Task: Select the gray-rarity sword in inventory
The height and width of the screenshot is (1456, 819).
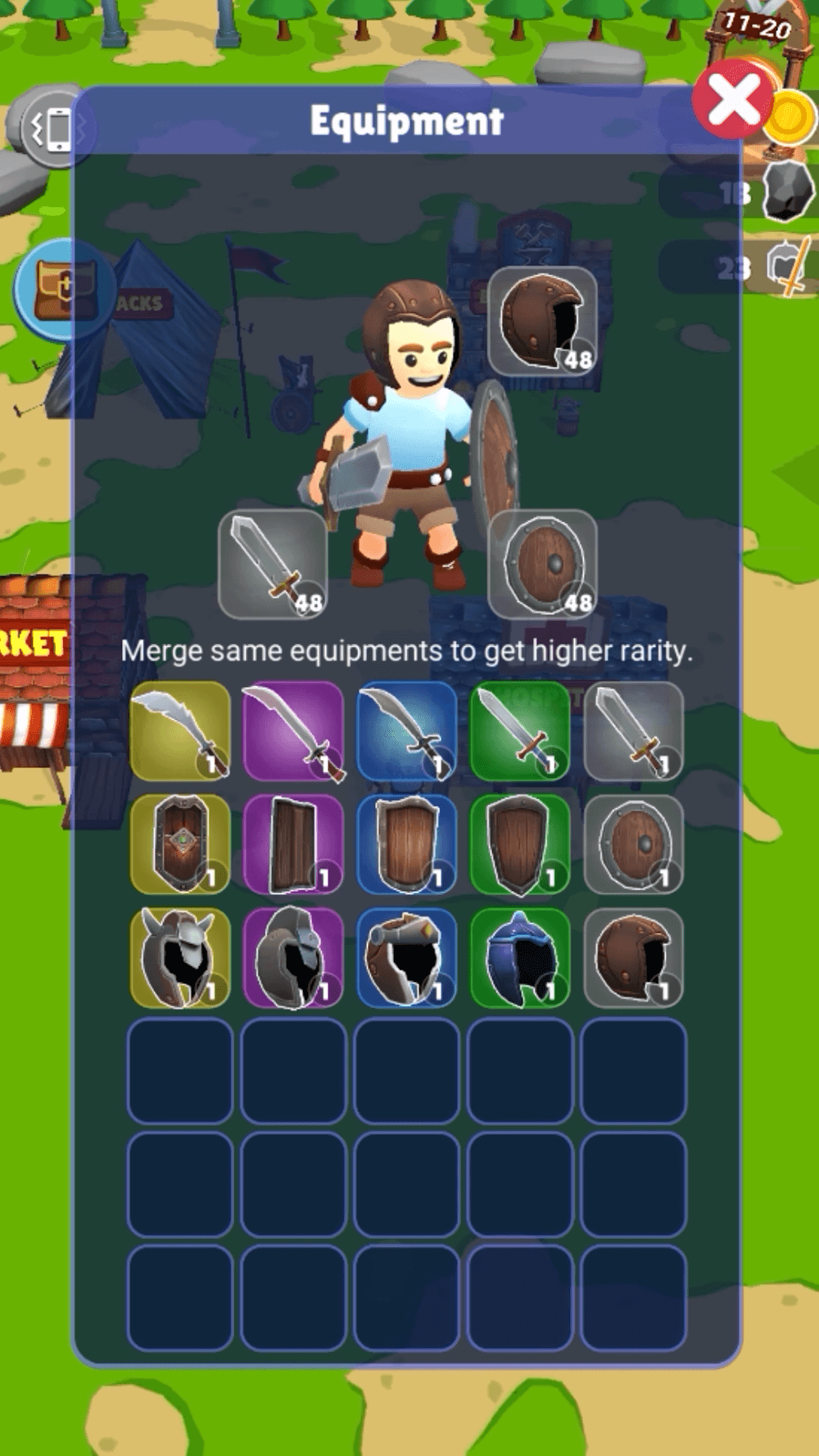Action: [633, 730]
